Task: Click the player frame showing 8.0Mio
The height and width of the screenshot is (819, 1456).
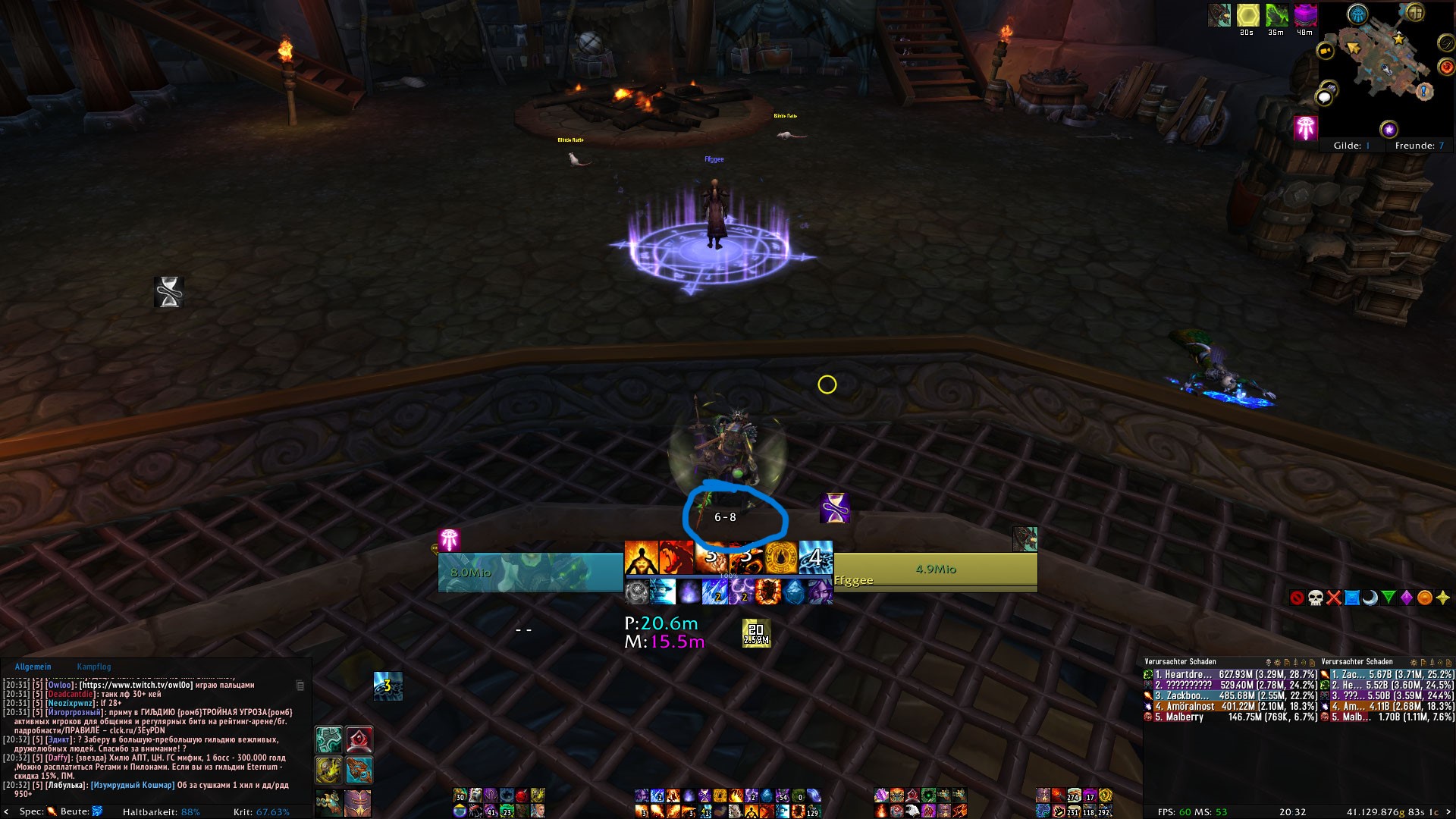Action: coord(530,573)
